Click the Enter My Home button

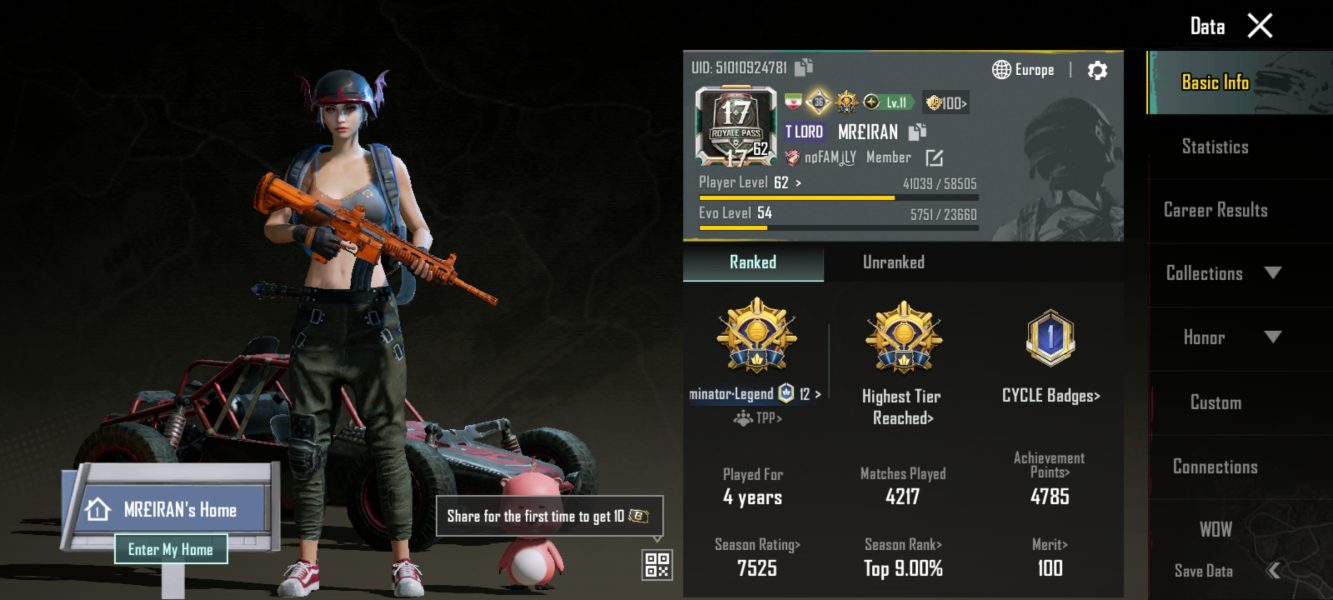(x=170, y=549)
